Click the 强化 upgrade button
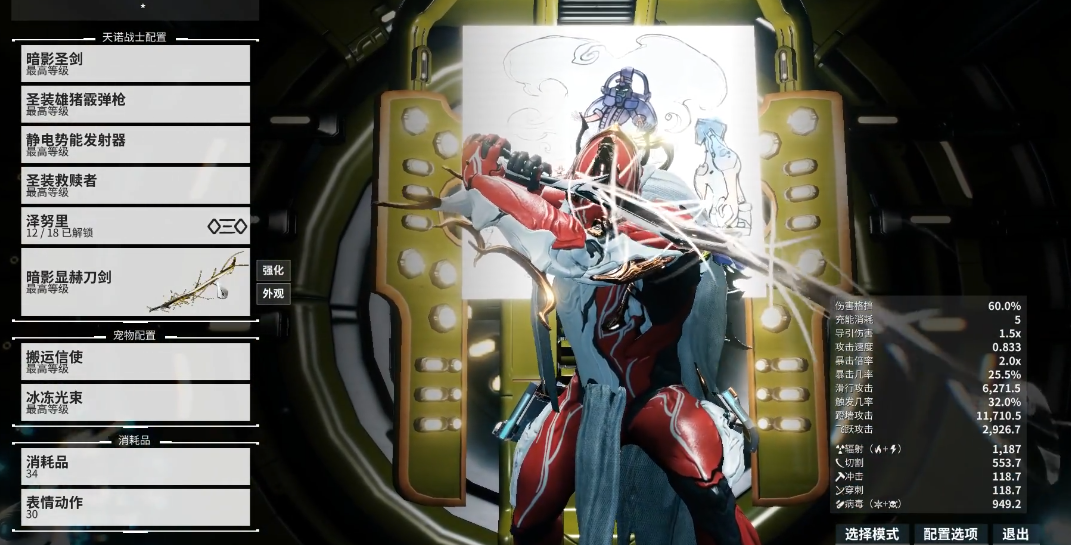 coord(273,270)
